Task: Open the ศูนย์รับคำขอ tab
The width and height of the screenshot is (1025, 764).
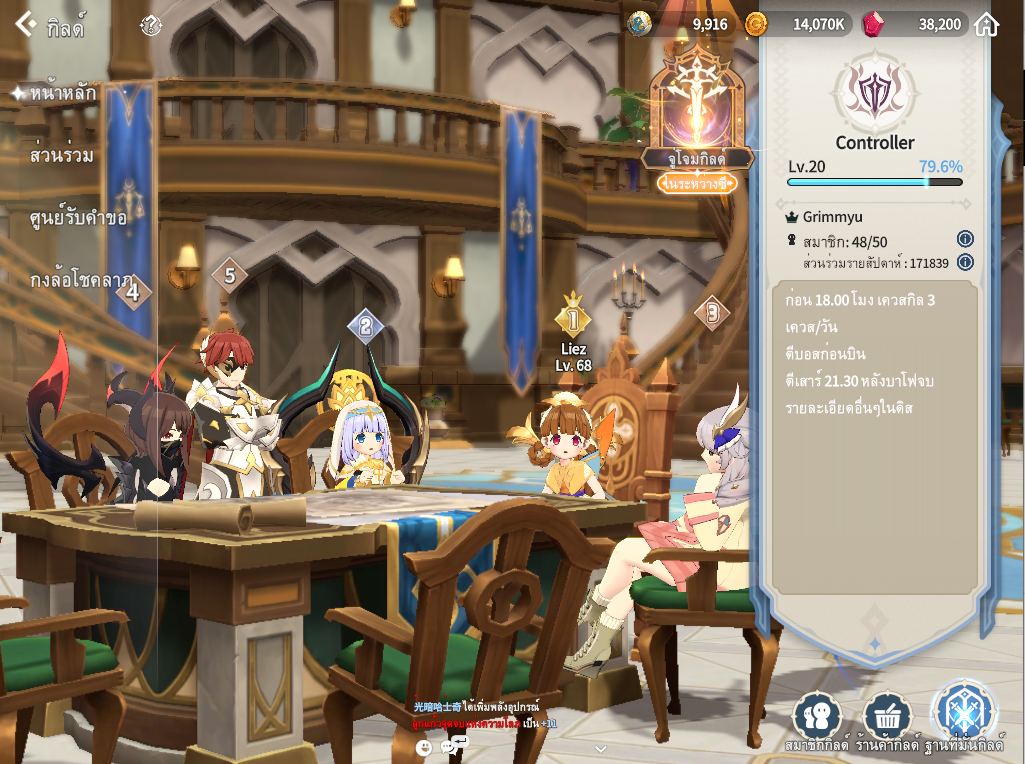Action: (79, 217)
